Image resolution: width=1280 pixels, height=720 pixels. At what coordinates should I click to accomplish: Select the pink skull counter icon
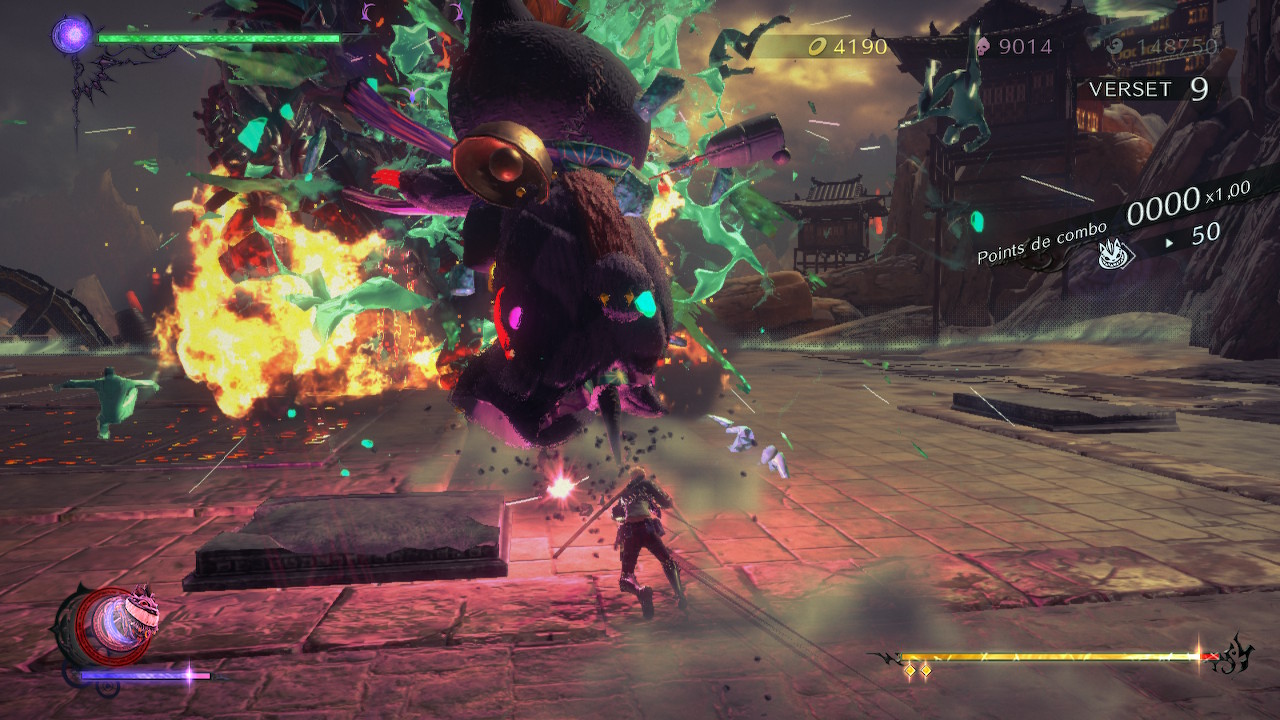[983, 44]
